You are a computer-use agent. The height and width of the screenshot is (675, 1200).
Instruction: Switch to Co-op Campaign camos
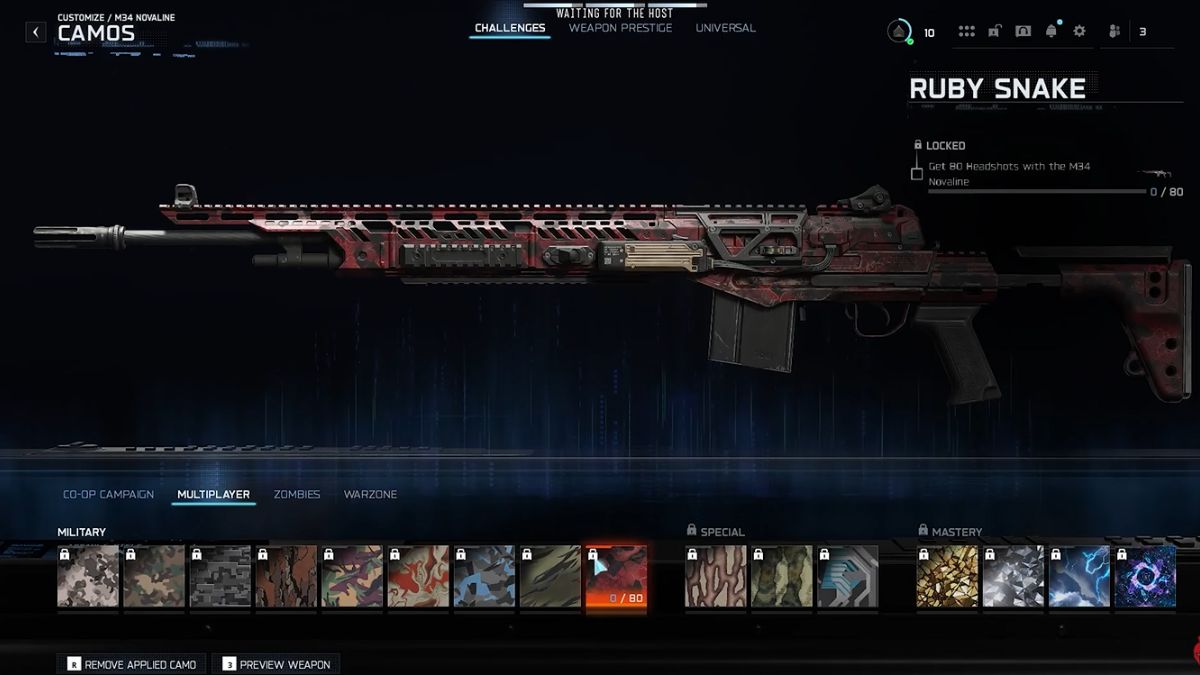108,494
